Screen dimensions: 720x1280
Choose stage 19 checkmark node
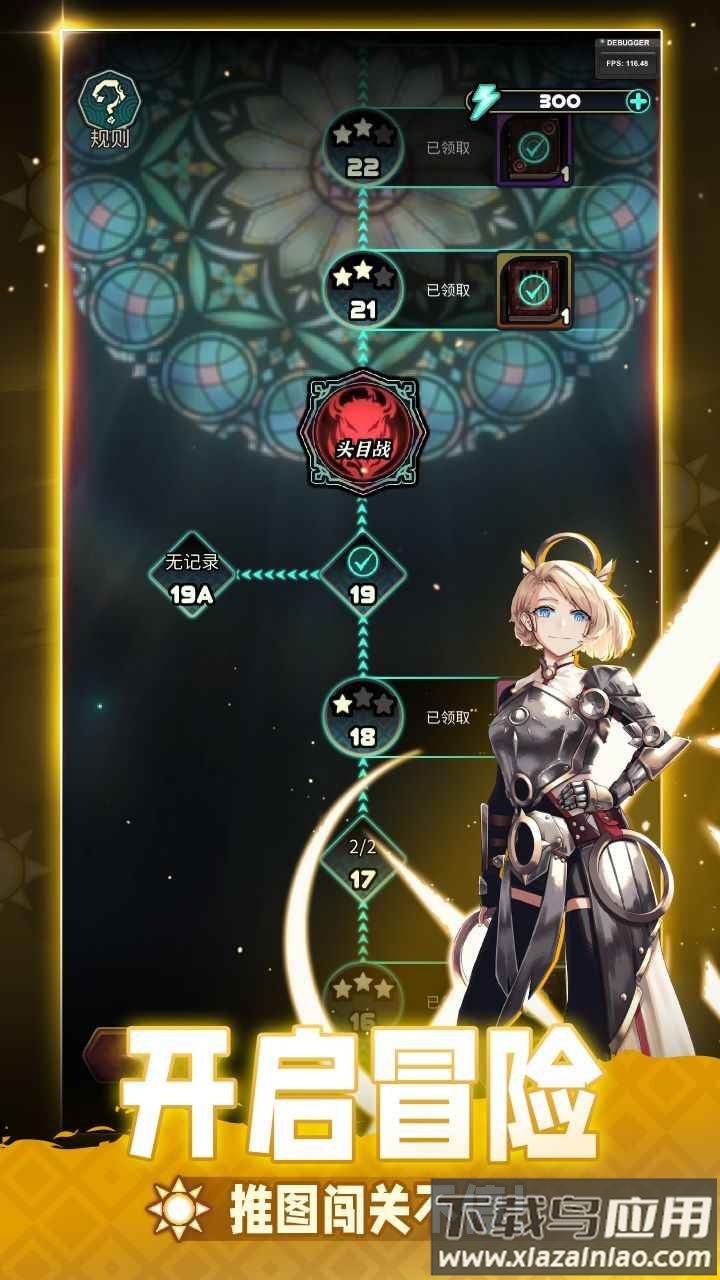coord(362,573)
